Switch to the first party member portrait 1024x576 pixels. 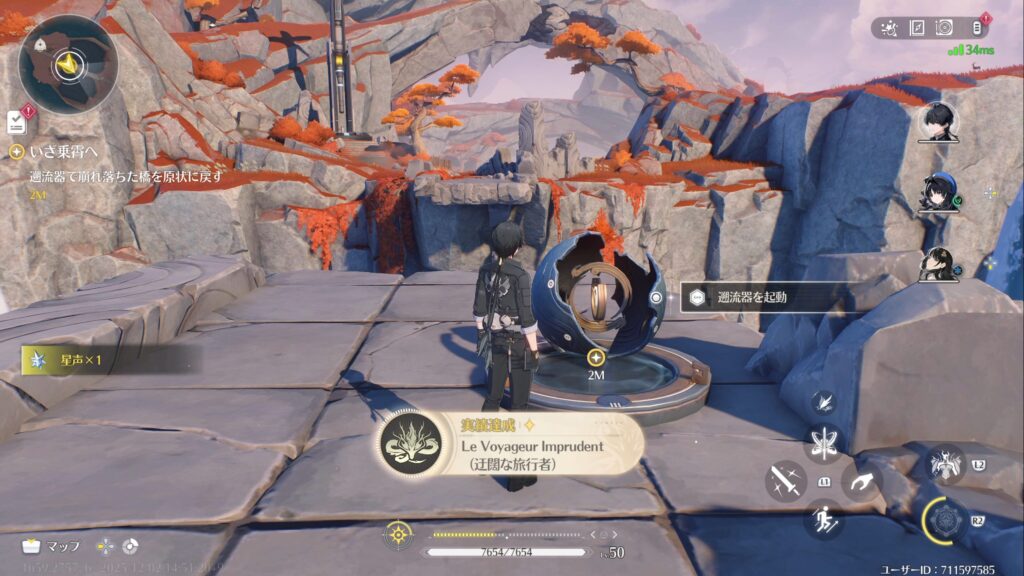[940, 122]
